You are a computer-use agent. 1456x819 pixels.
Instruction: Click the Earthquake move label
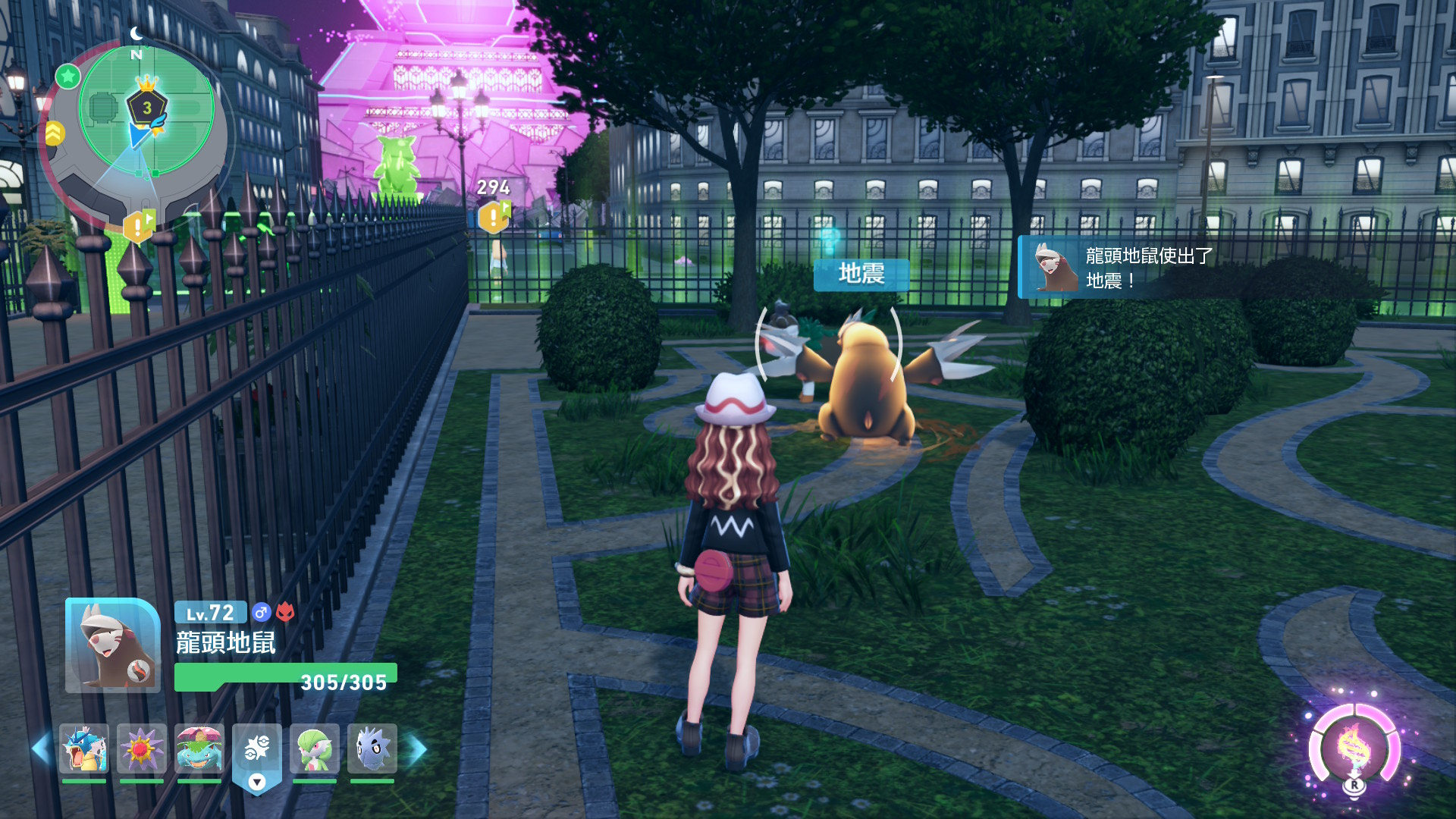(861, 274)
